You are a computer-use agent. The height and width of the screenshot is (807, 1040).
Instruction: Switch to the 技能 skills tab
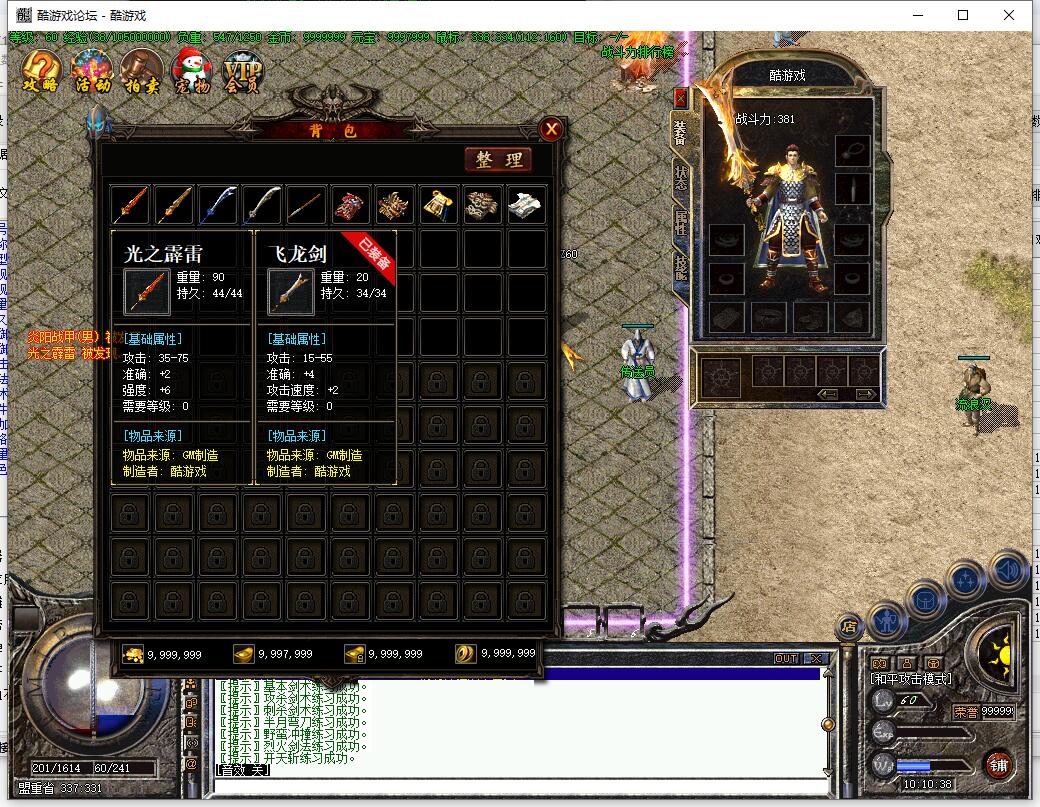point(681,266)
